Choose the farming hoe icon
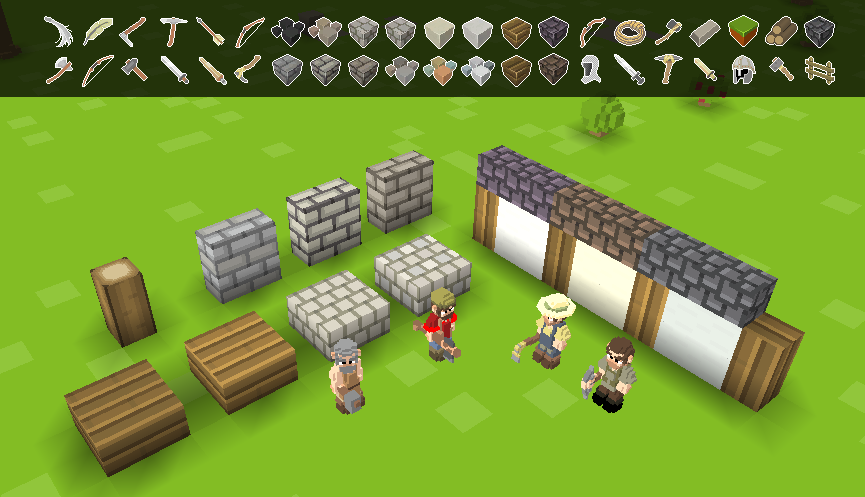Viewport: 865px width, 497px height. tap(134, 32)
